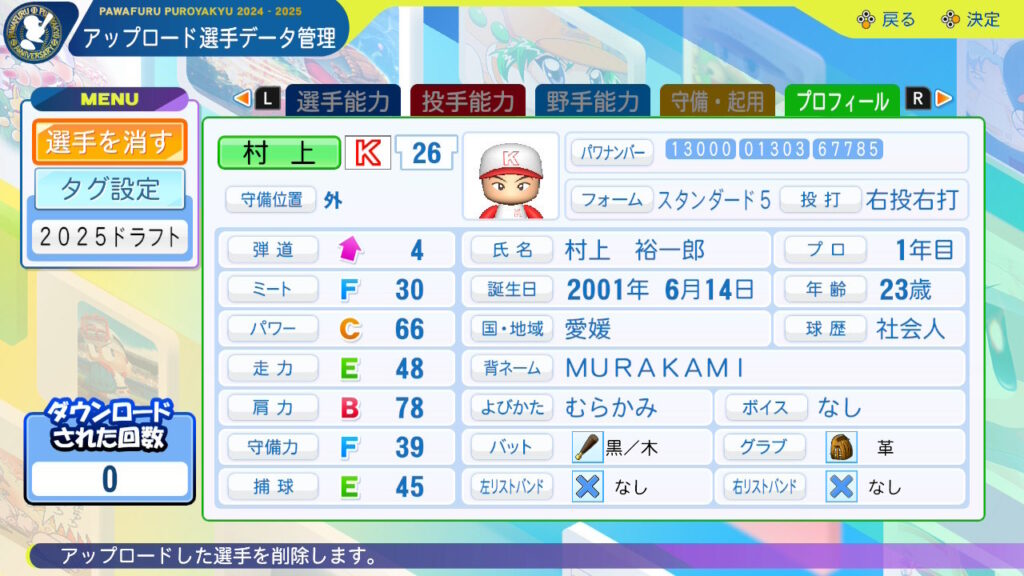
Task: Choose the 2025ドラフト tag button
Action: pyautogui.click(x=109, y=237)
